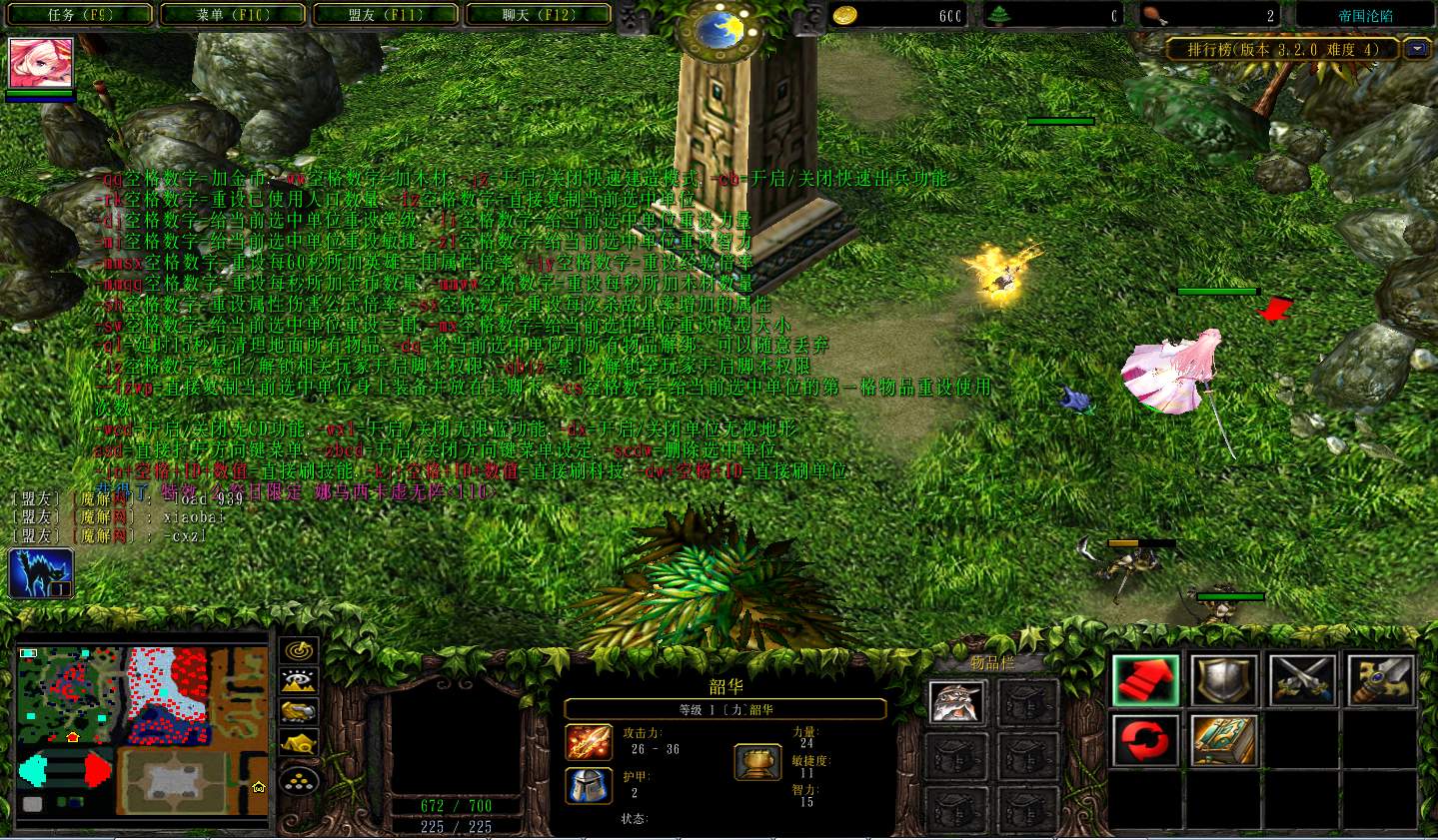Screen dimensions: 1438x840
Task: Toggle minimap ally color mode button
Action: pos(299,711)
